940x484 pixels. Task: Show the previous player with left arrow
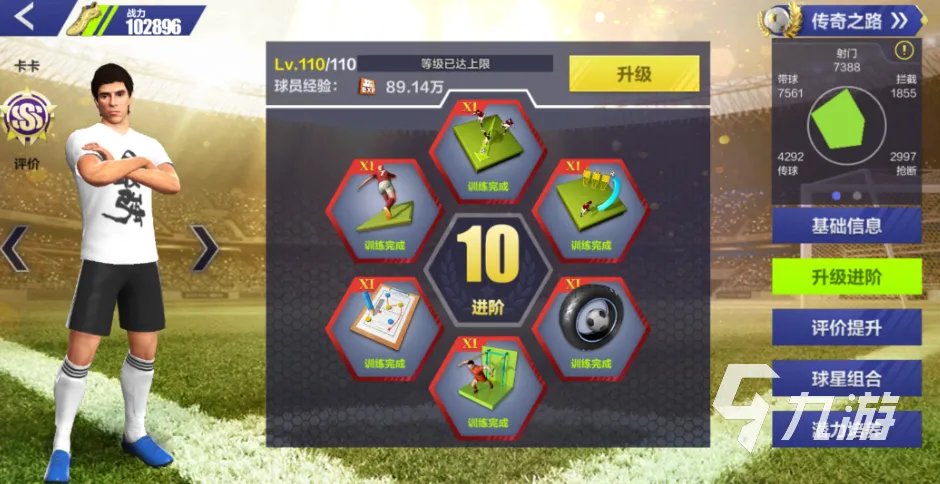point(15,248)
